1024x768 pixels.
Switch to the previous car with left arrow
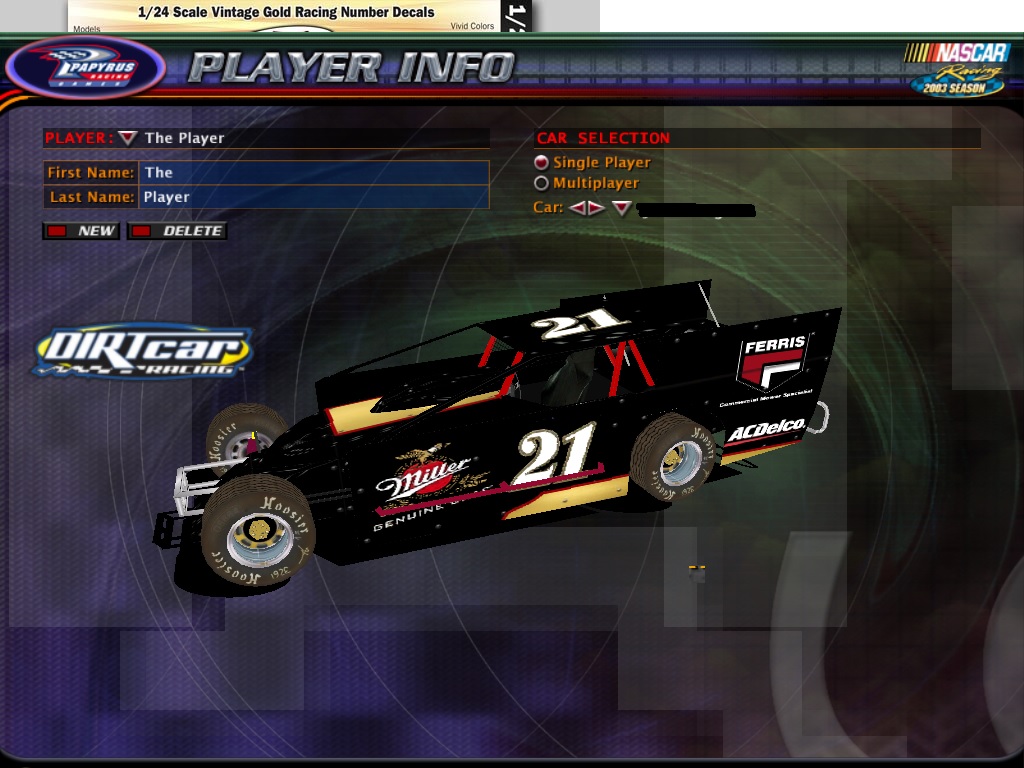[x=577, y=208]
